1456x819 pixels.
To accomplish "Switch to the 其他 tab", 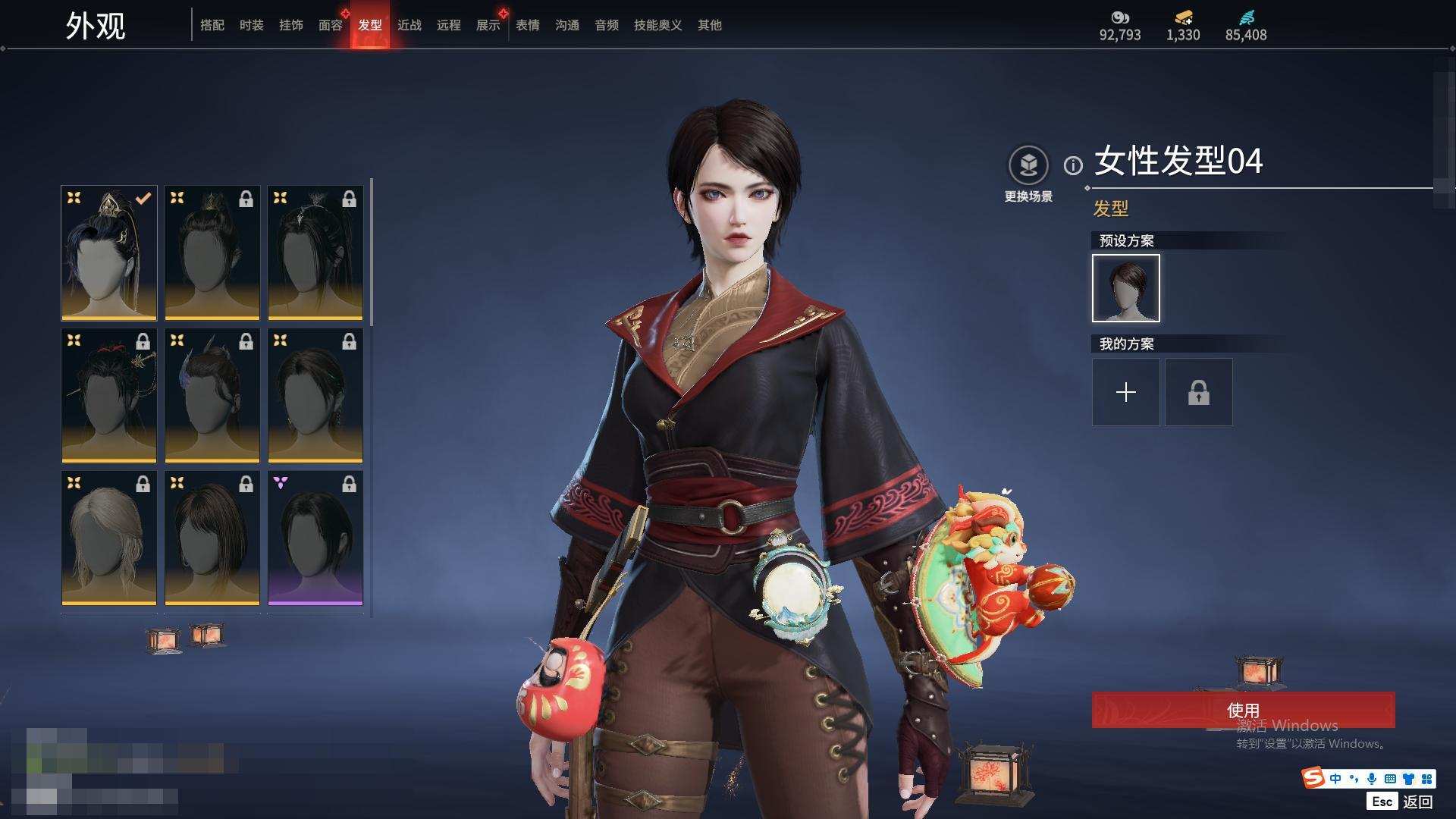I will click(709, 25).
